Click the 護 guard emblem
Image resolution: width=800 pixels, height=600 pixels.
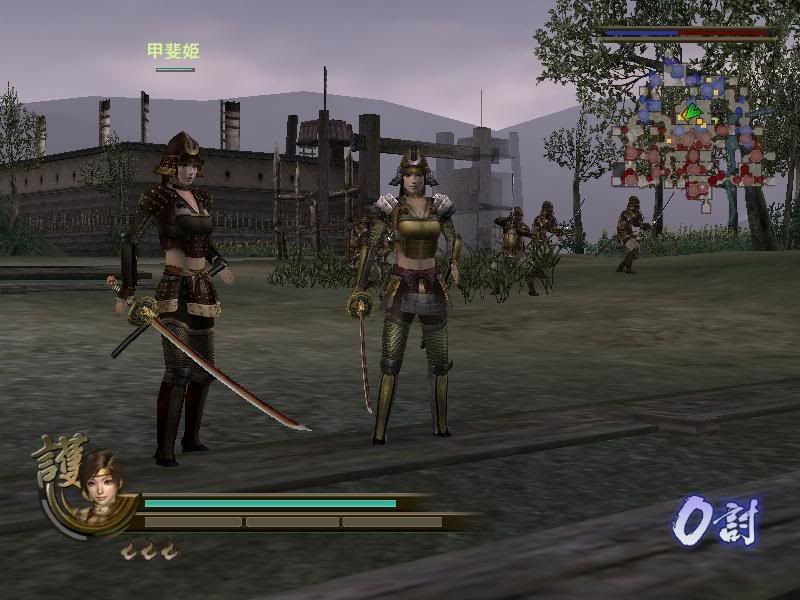click(58, 460)
